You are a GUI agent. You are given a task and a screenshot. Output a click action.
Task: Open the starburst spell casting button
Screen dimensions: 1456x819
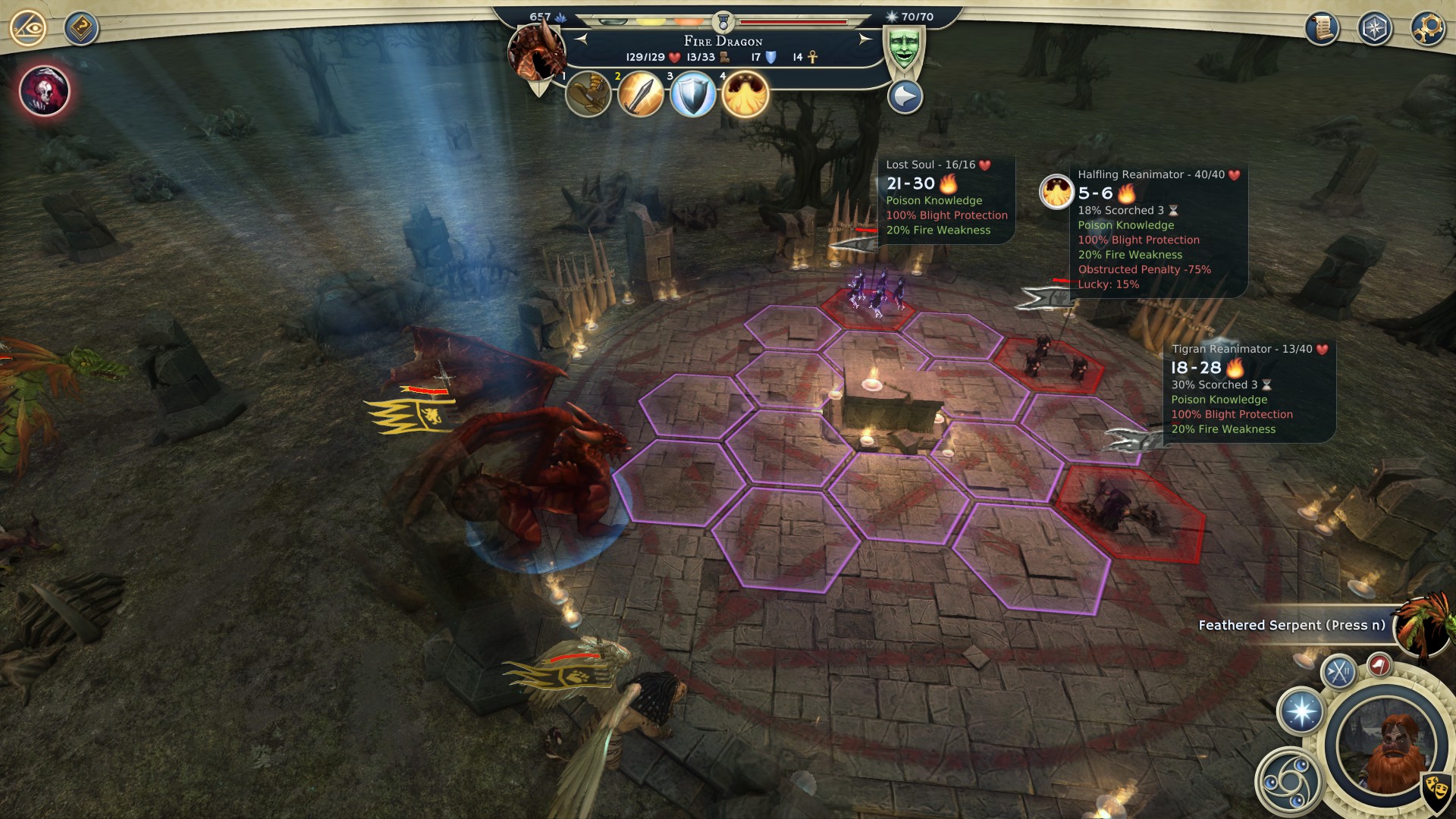pyautogui.click(x=1302, y=711)
